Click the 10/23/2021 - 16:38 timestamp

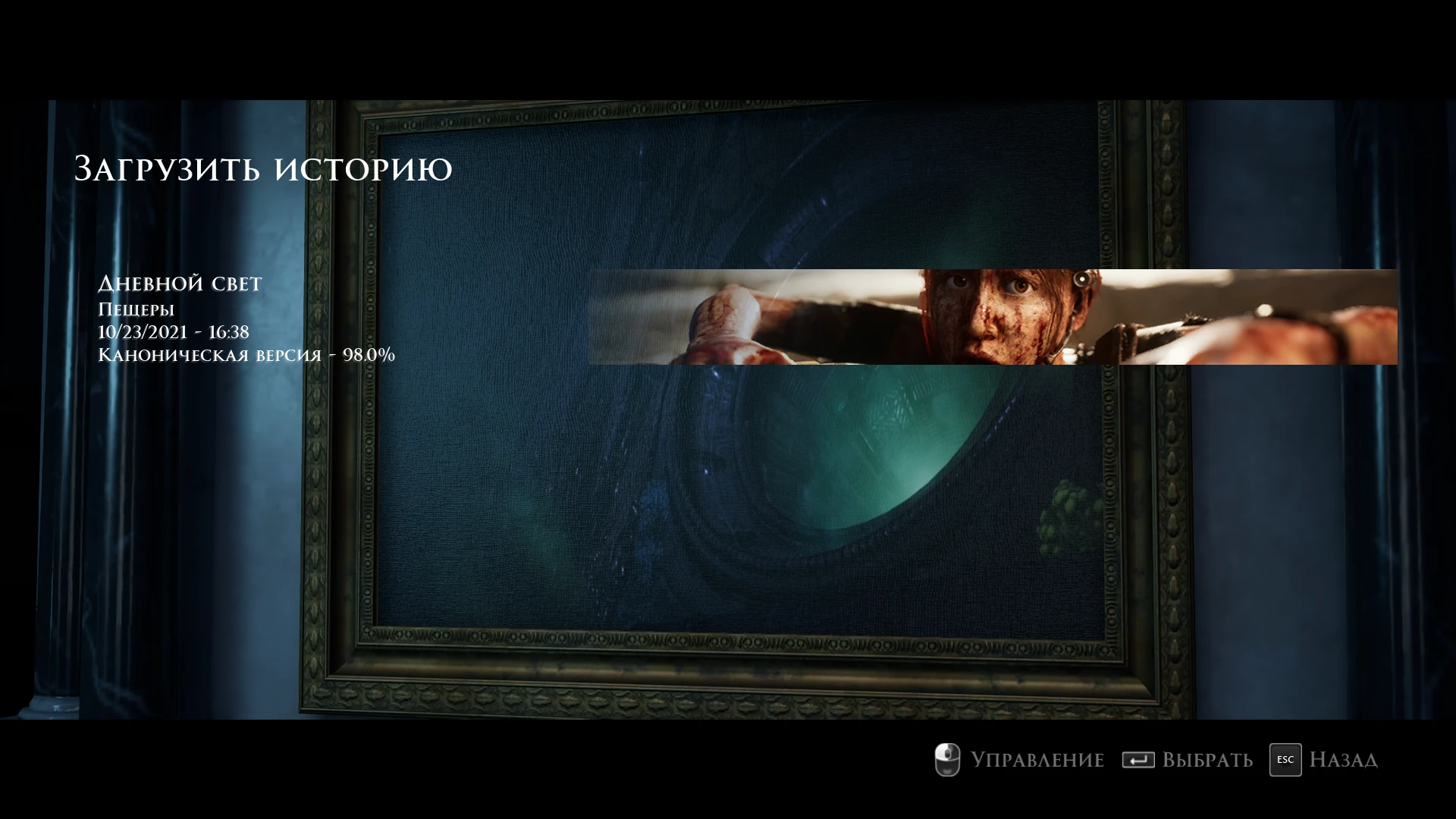pos(174,331)
